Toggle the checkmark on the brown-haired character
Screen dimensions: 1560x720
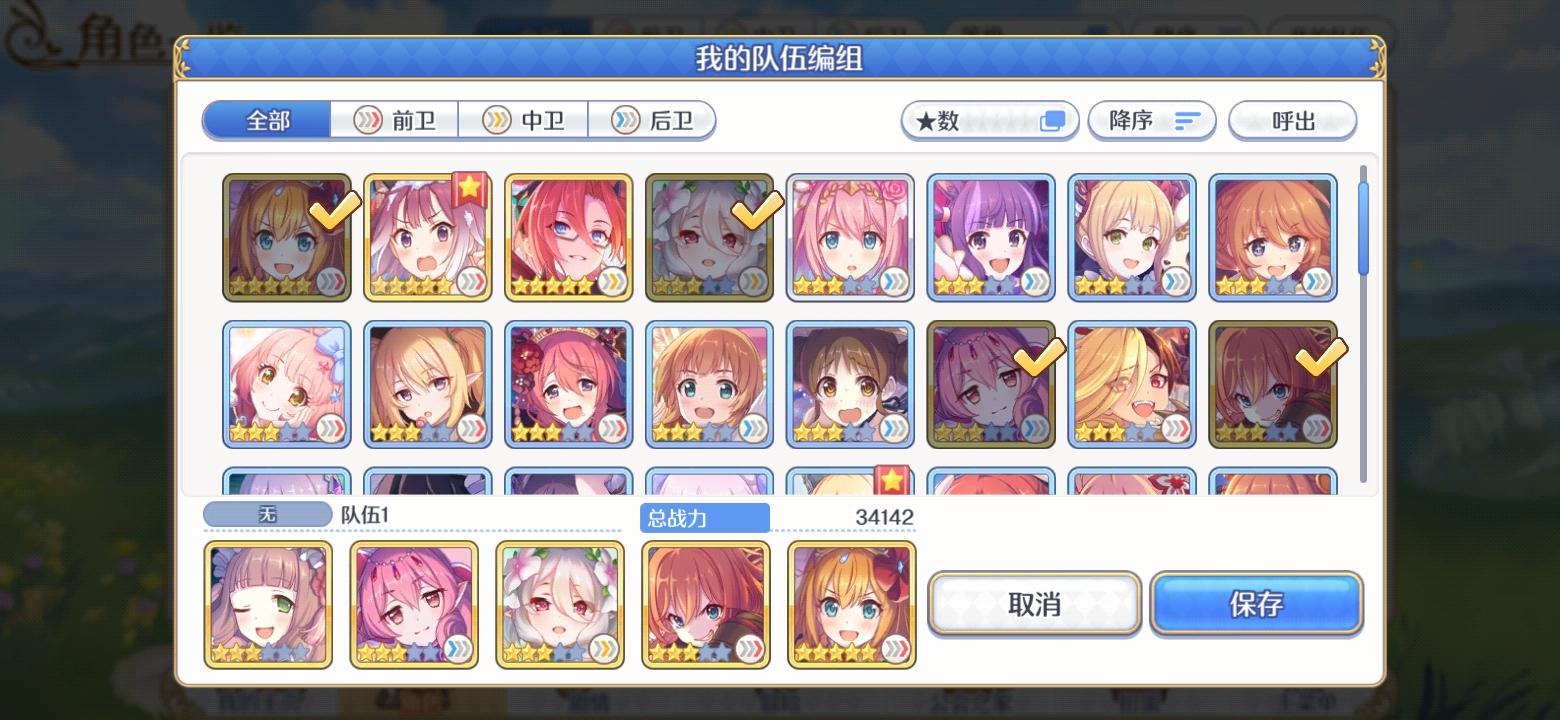[991, 383]
